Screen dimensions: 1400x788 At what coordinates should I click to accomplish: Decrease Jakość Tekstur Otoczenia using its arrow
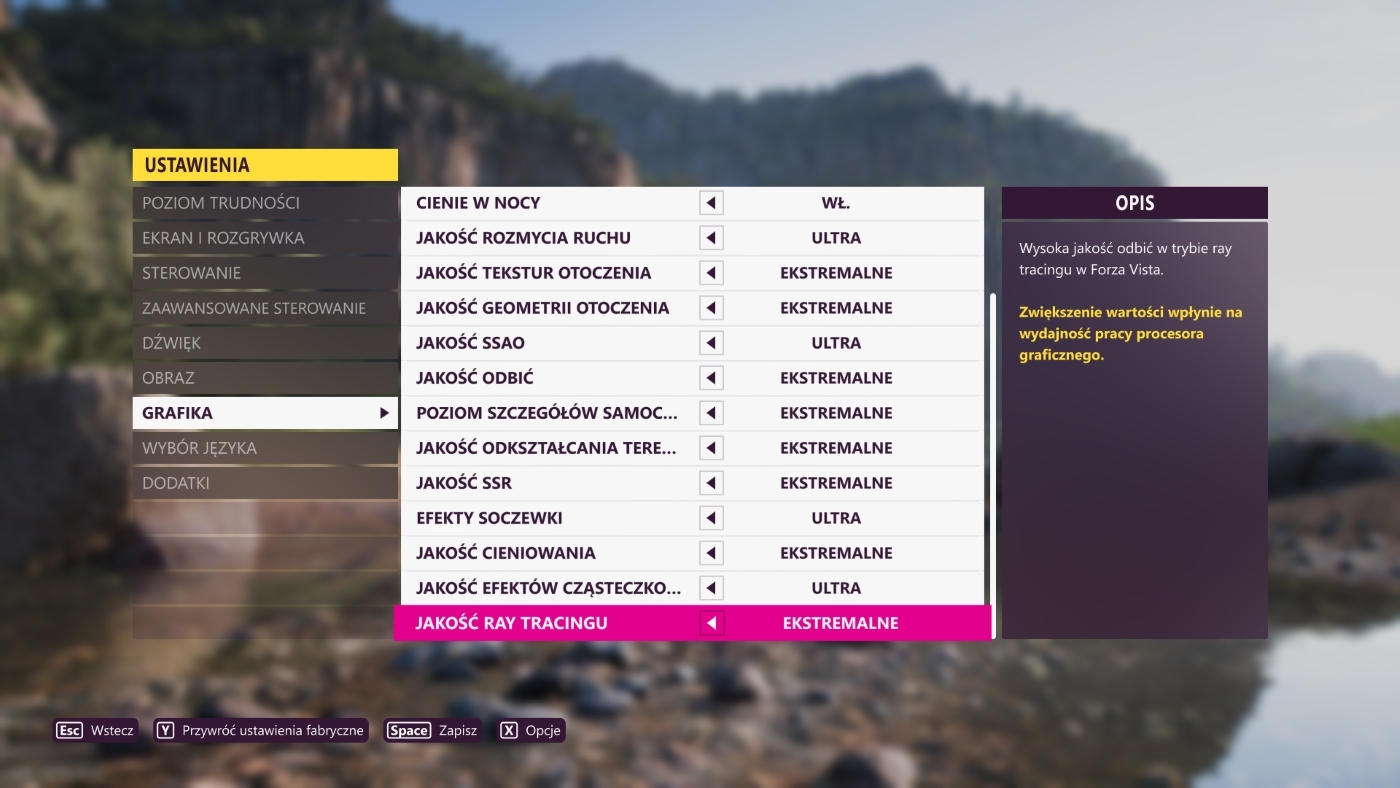coord(711,273)
